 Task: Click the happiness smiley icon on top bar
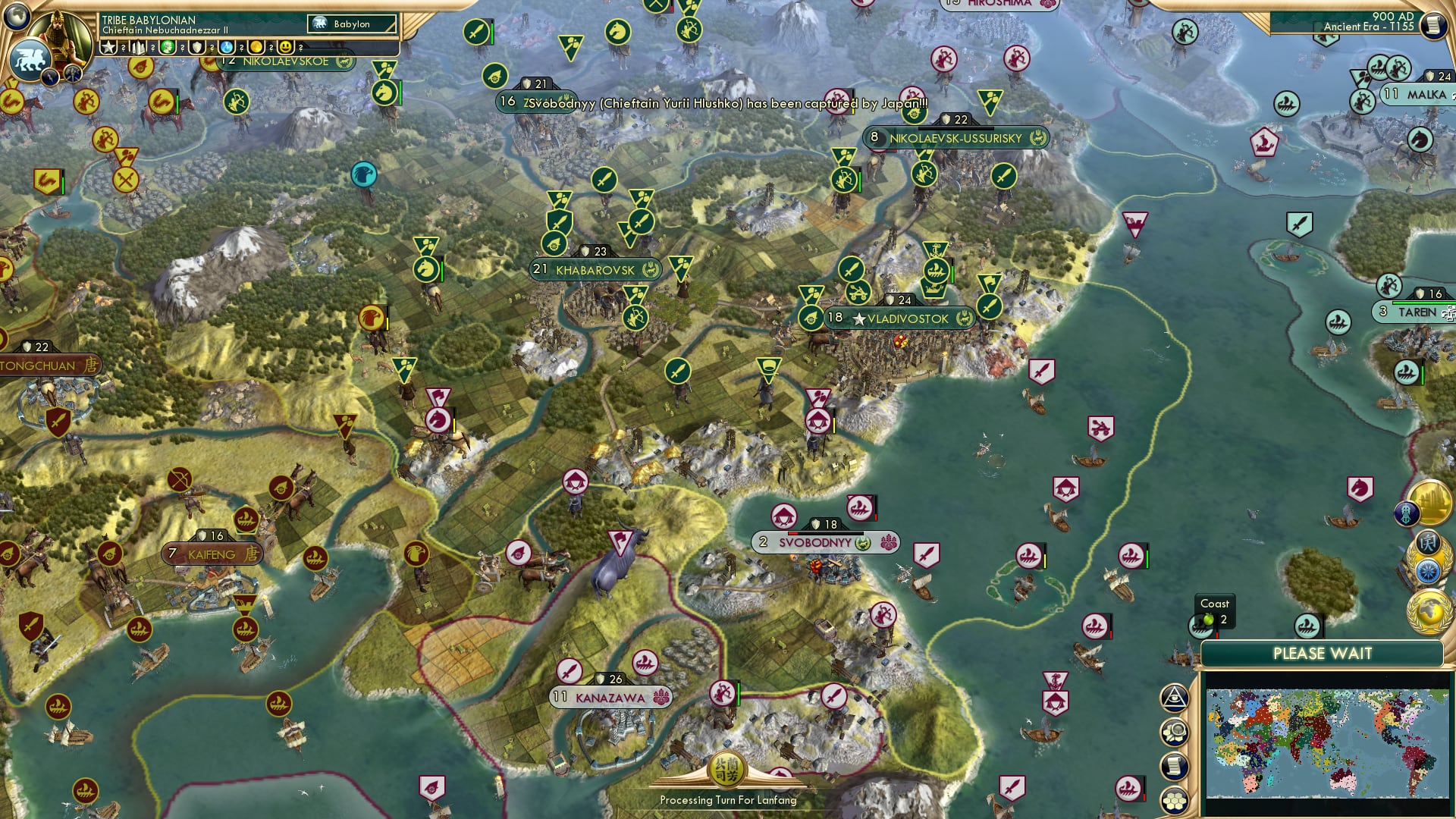pos(287,46)
